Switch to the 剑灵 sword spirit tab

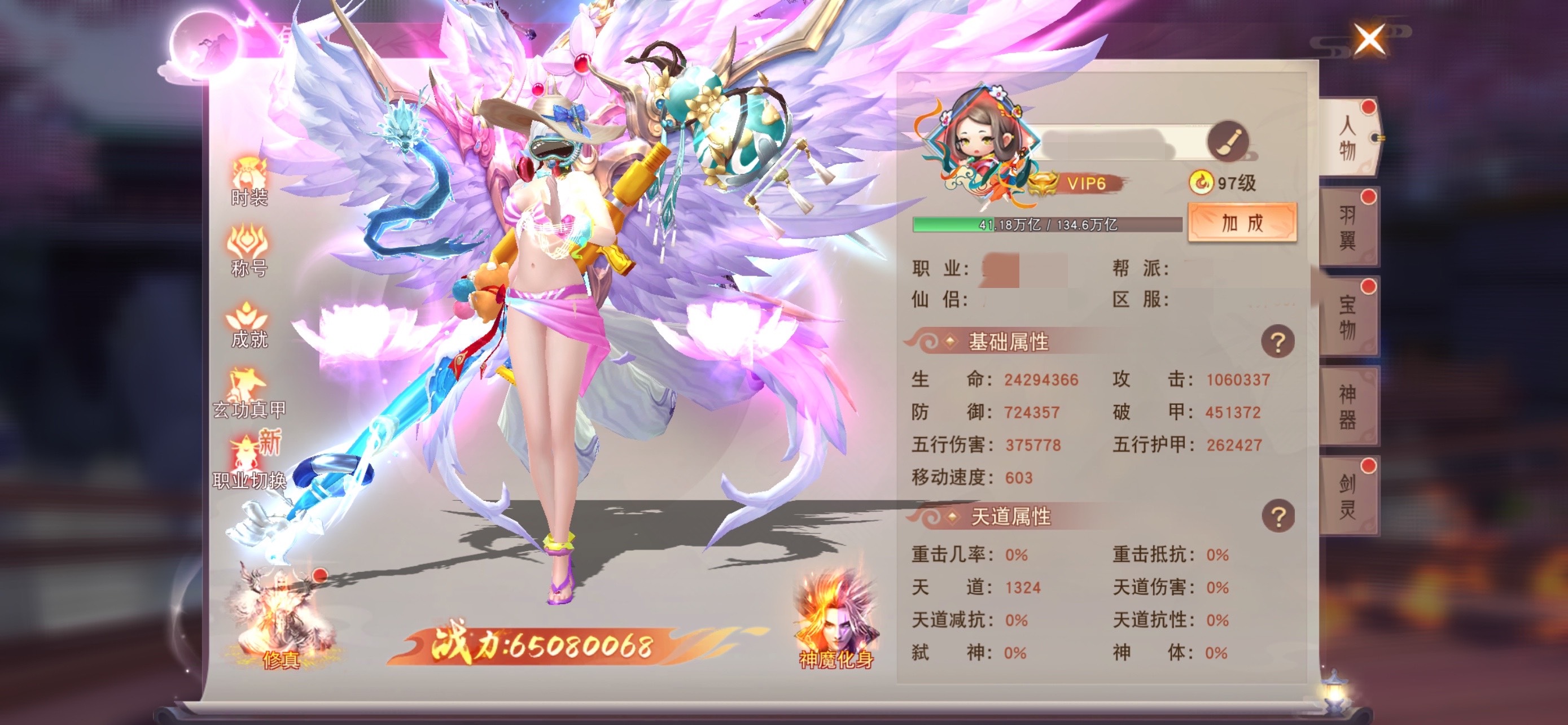(x=1348, y=496)
